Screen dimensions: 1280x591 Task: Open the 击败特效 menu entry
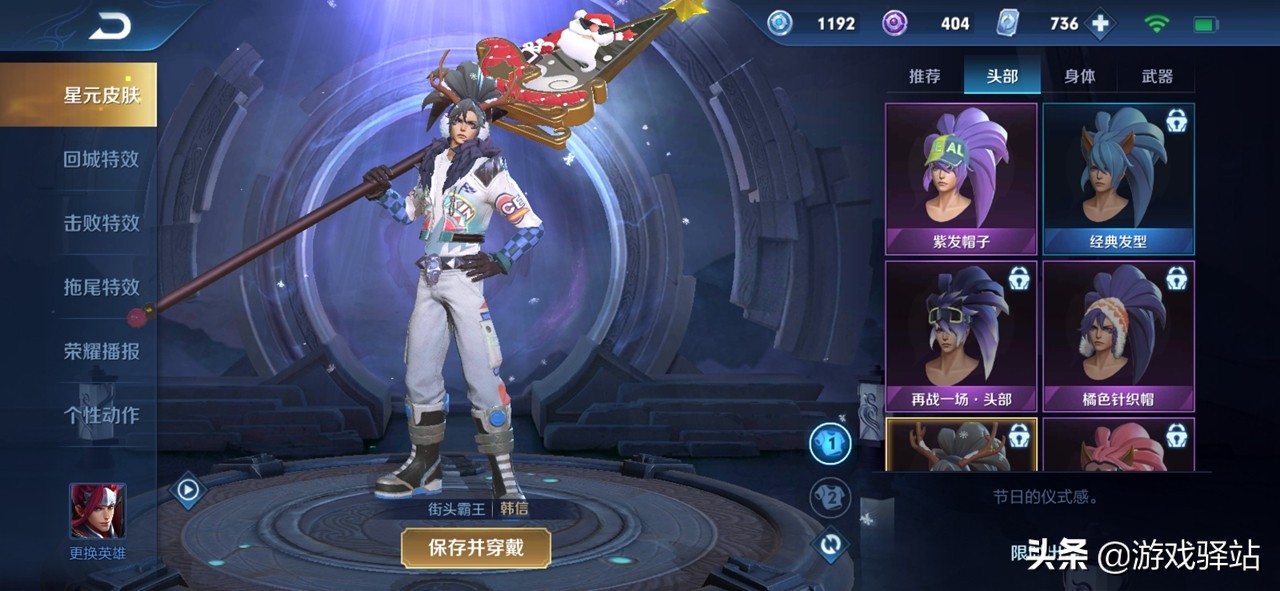pos(101,223)
